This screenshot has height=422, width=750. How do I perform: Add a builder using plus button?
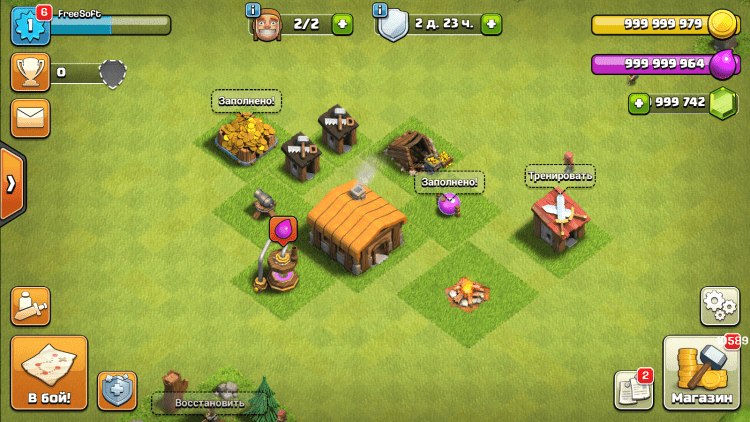(342, 25)
